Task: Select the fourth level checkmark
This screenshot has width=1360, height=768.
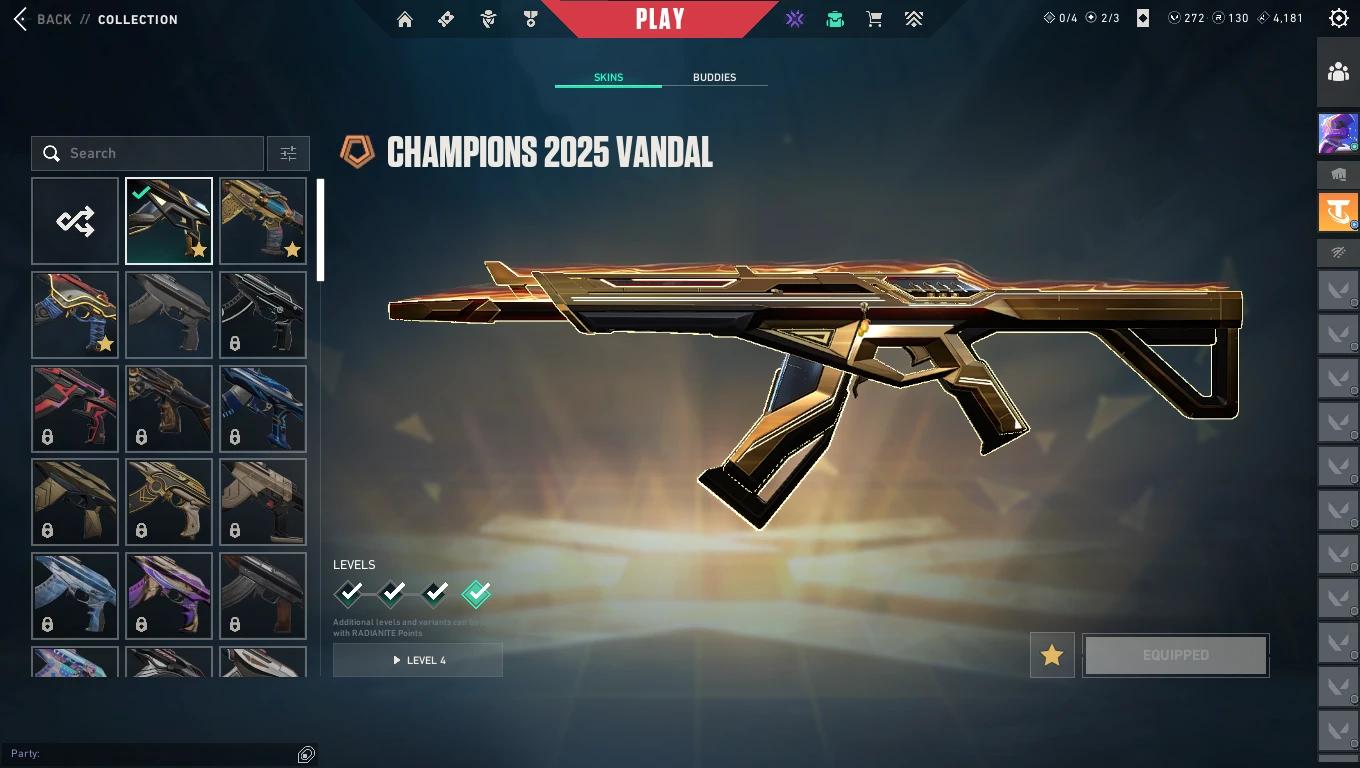Action: point(476,594)
